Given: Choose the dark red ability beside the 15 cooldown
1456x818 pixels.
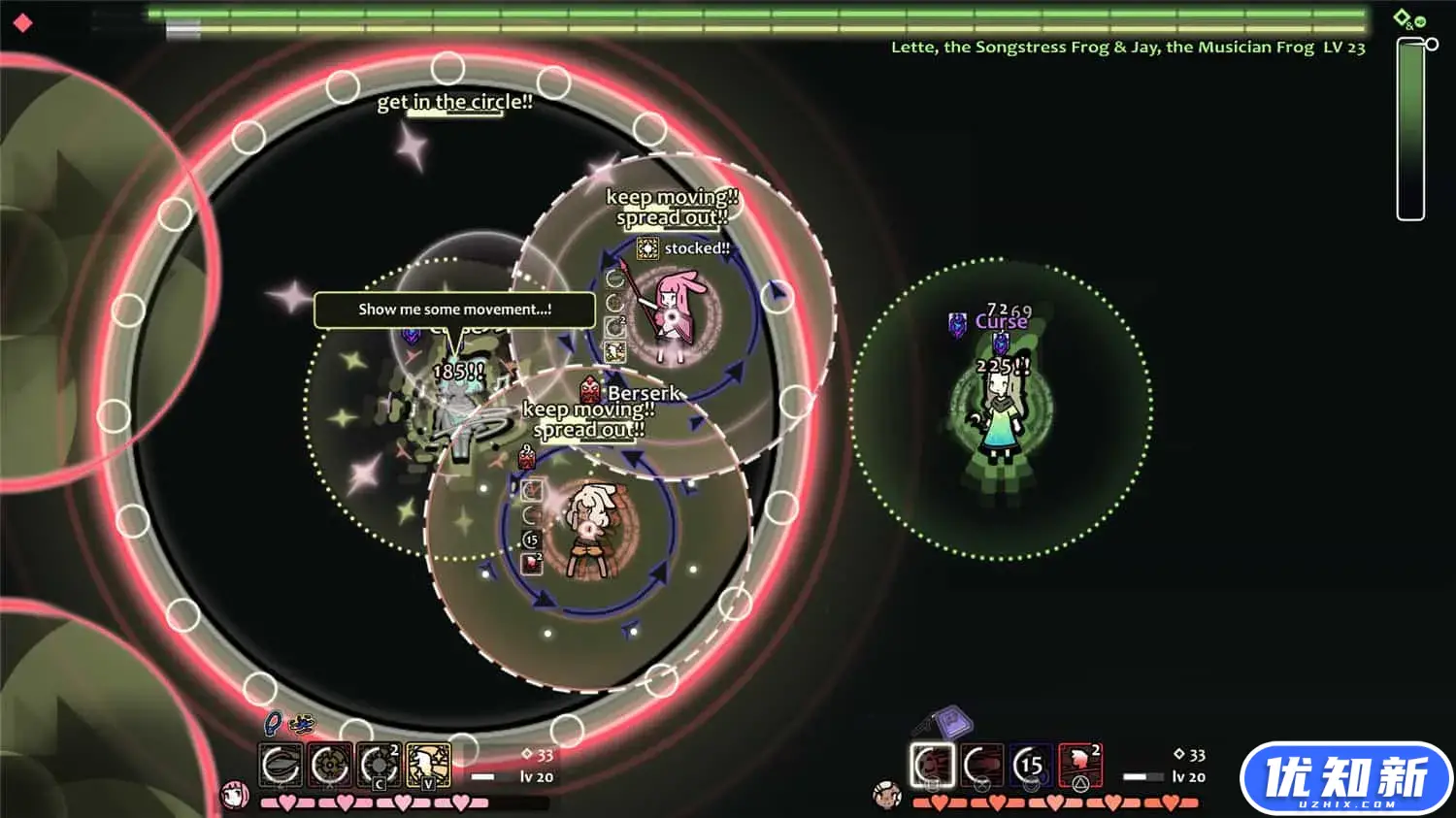Looking at the screenshot, I should [x=981, y=766].
